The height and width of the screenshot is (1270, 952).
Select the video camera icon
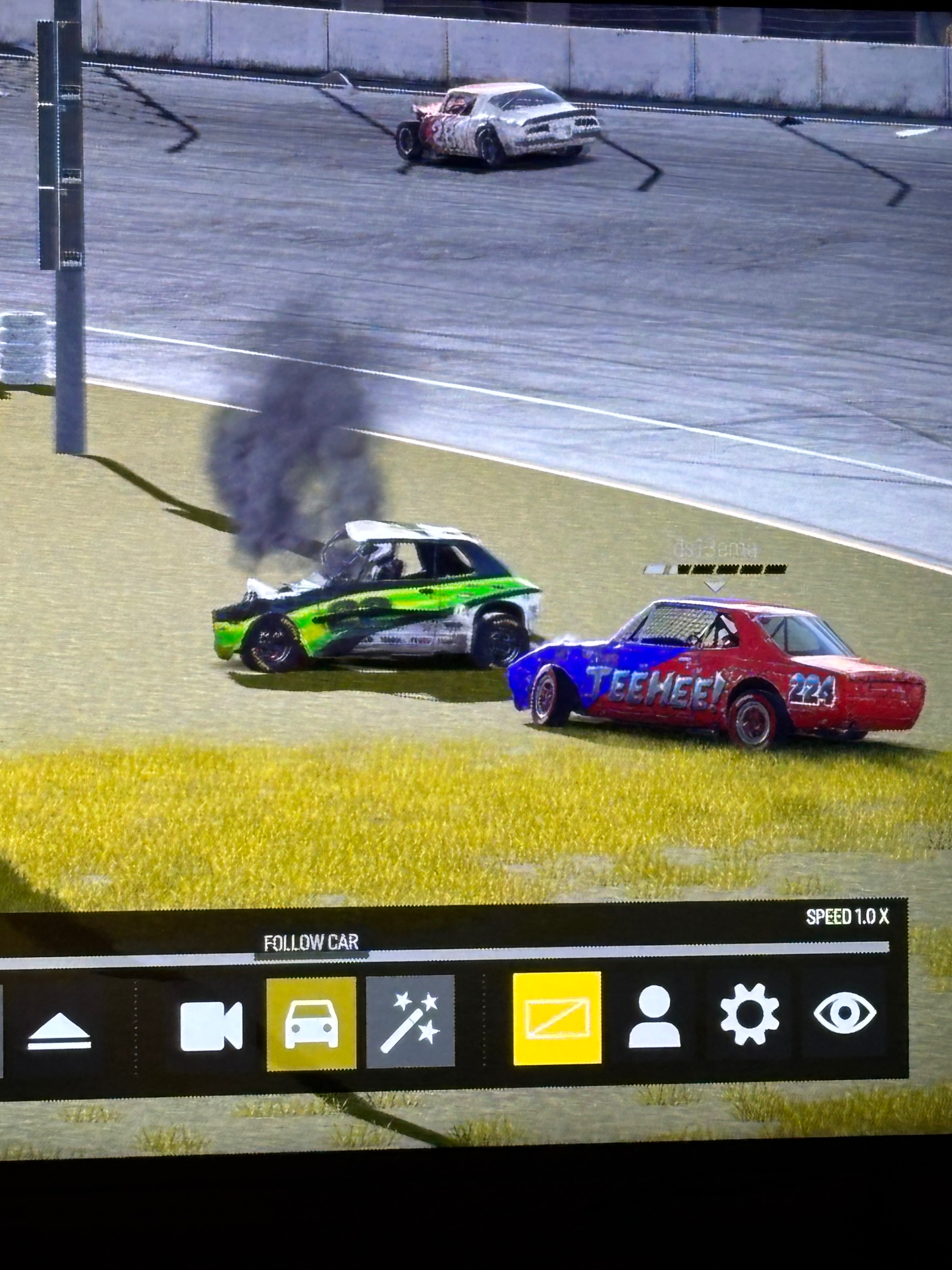click(x=211, y=1026)
